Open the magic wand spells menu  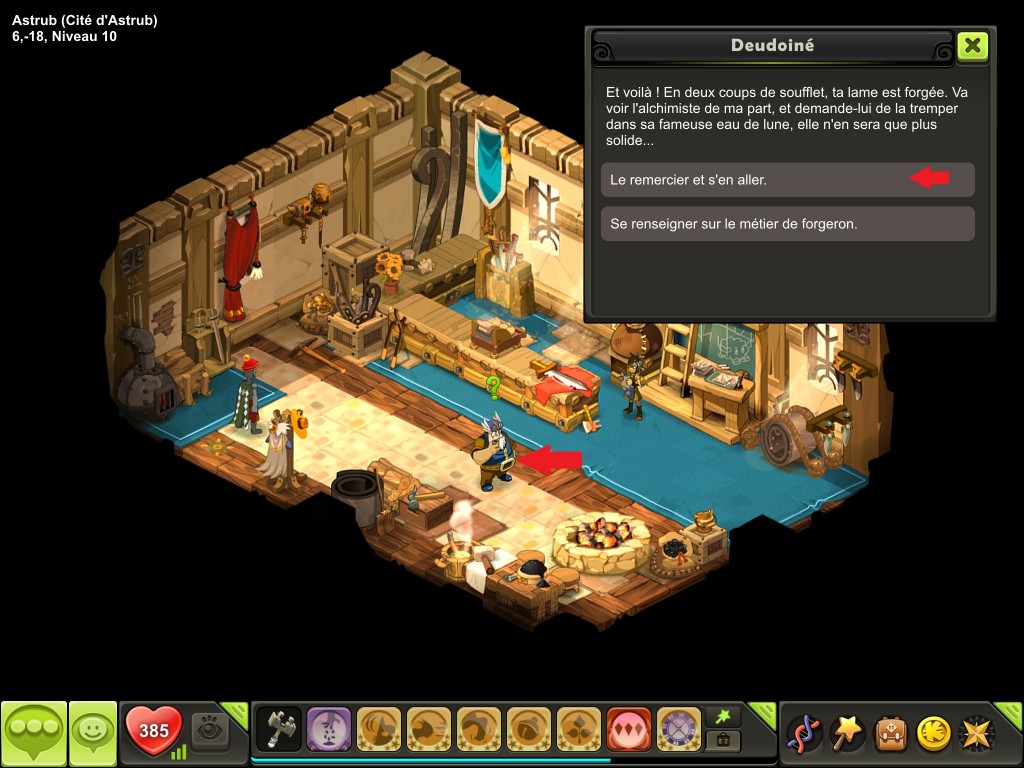click(849, 733)
